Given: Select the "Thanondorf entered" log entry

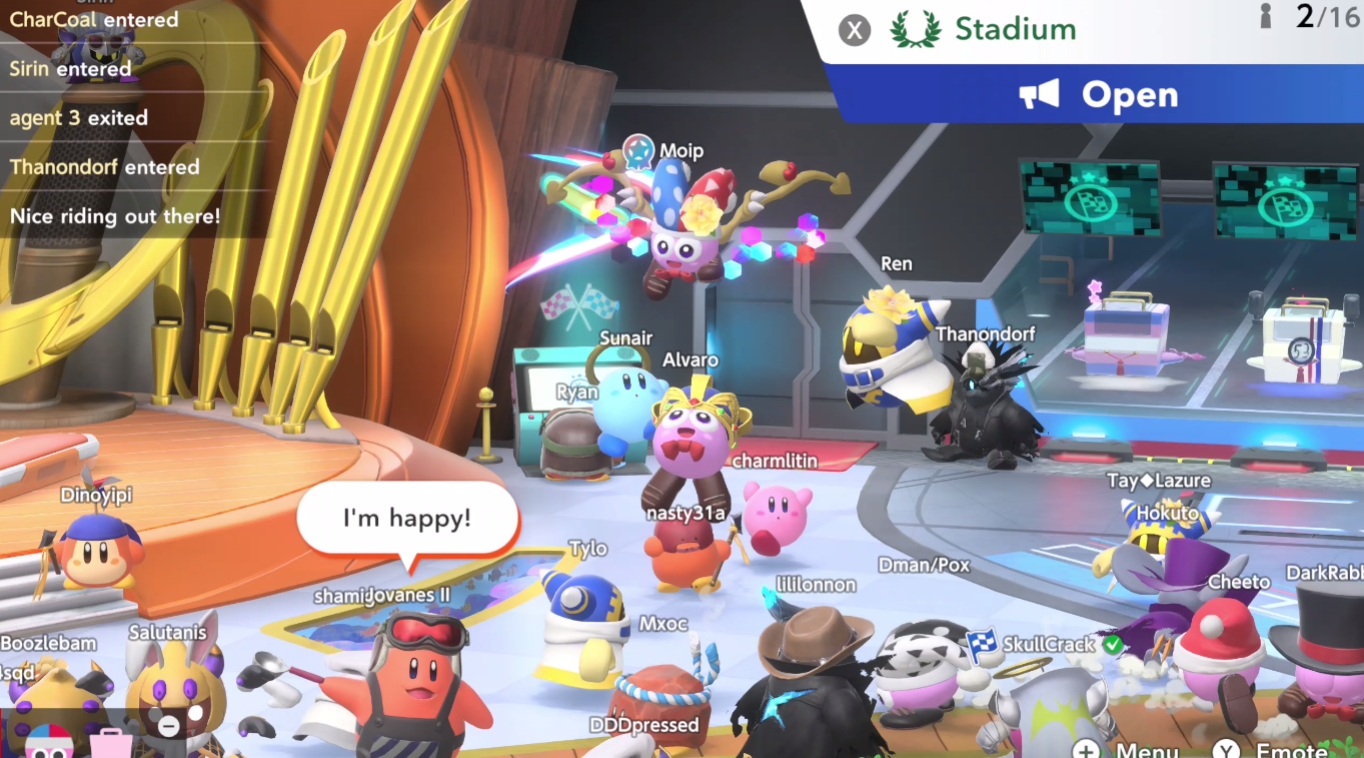Looking at the screenshot, I should [104, 167].
